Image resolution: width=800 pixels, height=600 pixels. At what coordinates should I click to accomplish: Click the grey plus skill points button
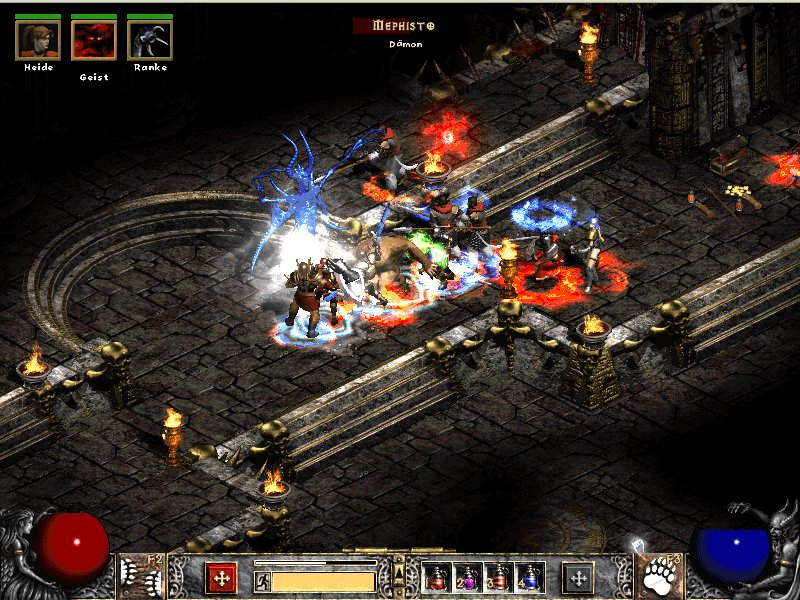point(577,578)
